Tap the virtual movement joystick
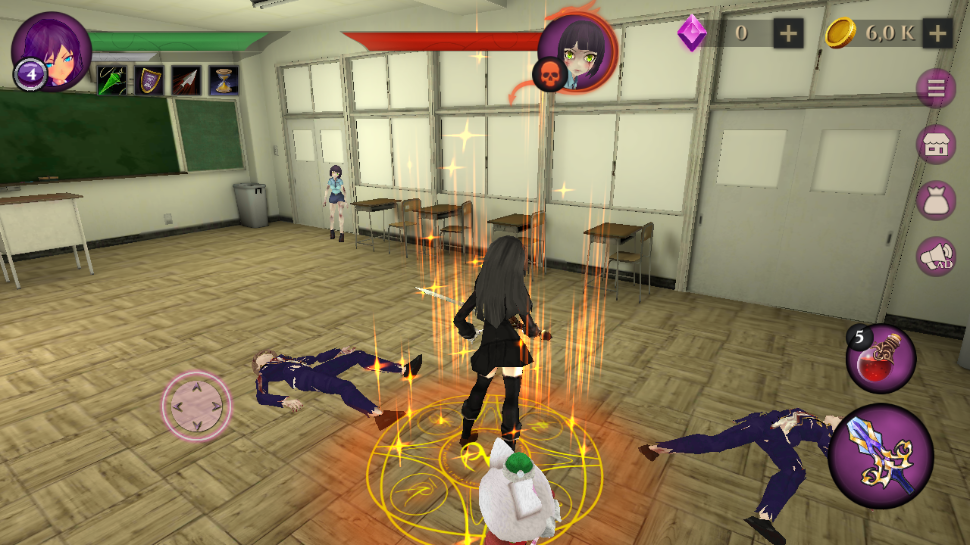This screenshot has height=545, width=970. click(x=197, y=405)
